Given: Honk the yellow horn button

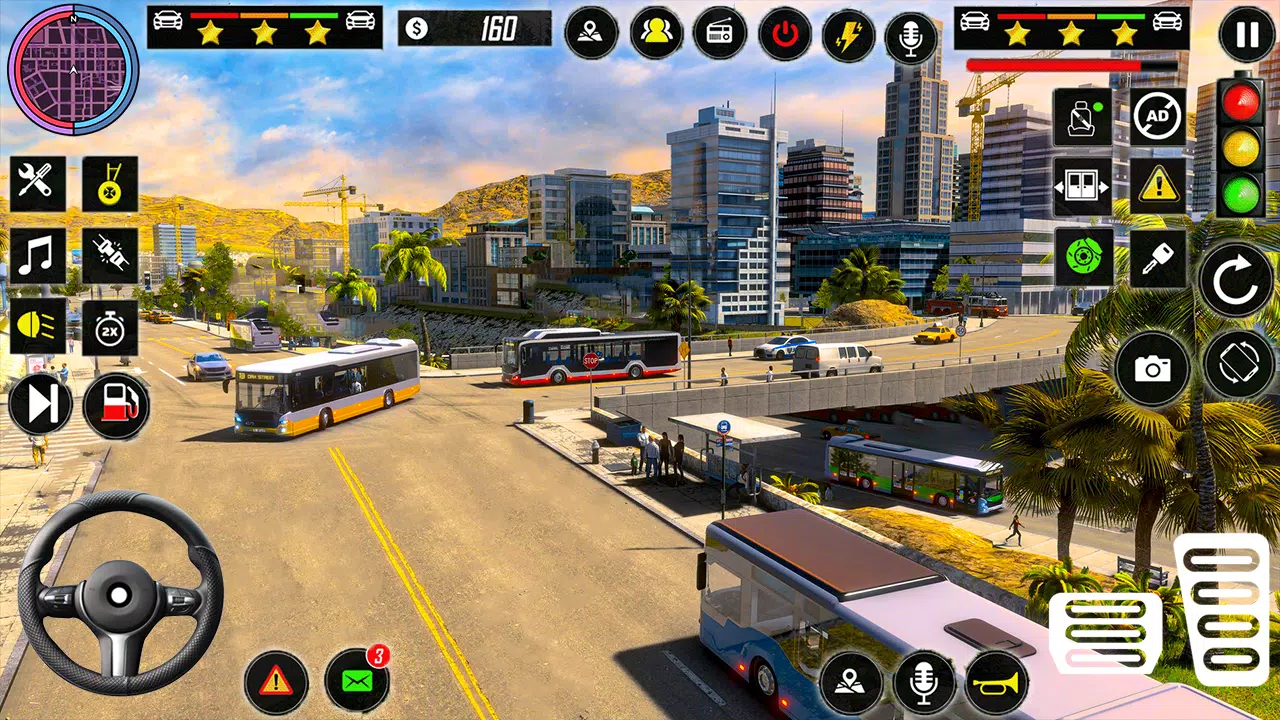Looking at the screenshot, I should [x=996, y=683].
